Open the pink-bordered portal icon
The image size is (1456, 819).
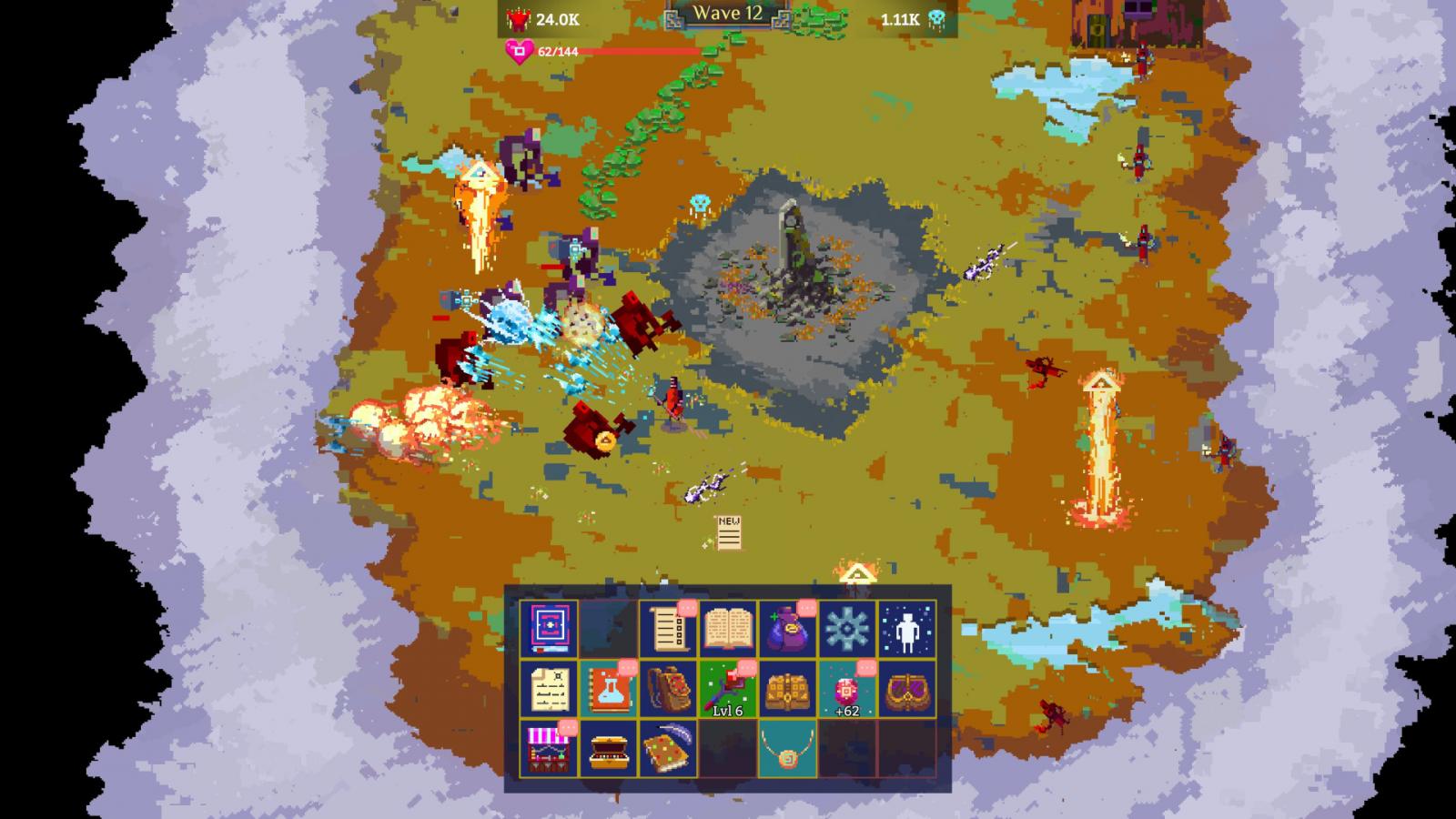point(550,628)
